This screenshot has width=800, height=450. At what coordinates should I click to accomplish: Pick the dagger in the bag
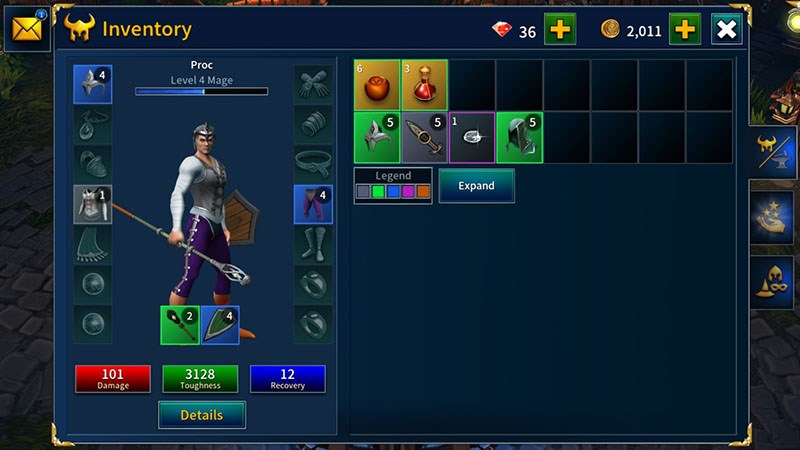click(424, 137)
